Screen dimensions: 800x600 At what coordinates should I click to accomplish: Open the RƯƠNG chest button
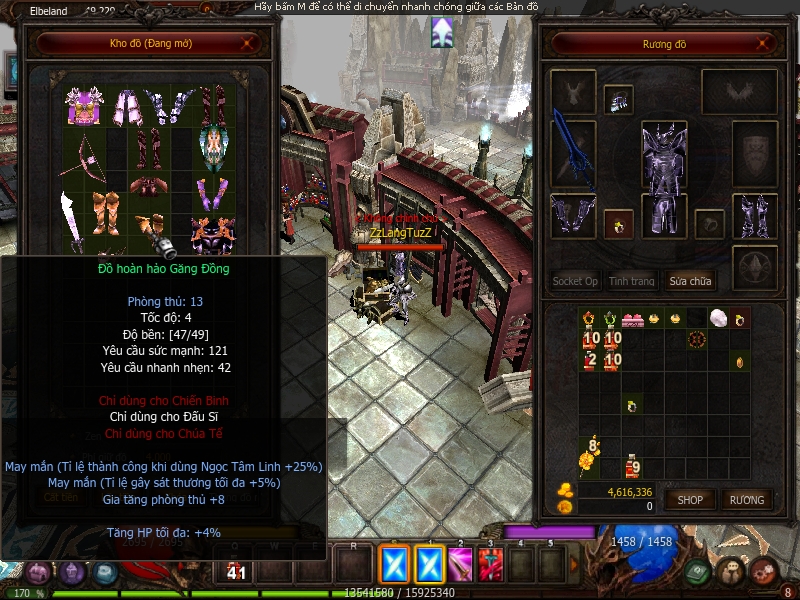[746, 499]
